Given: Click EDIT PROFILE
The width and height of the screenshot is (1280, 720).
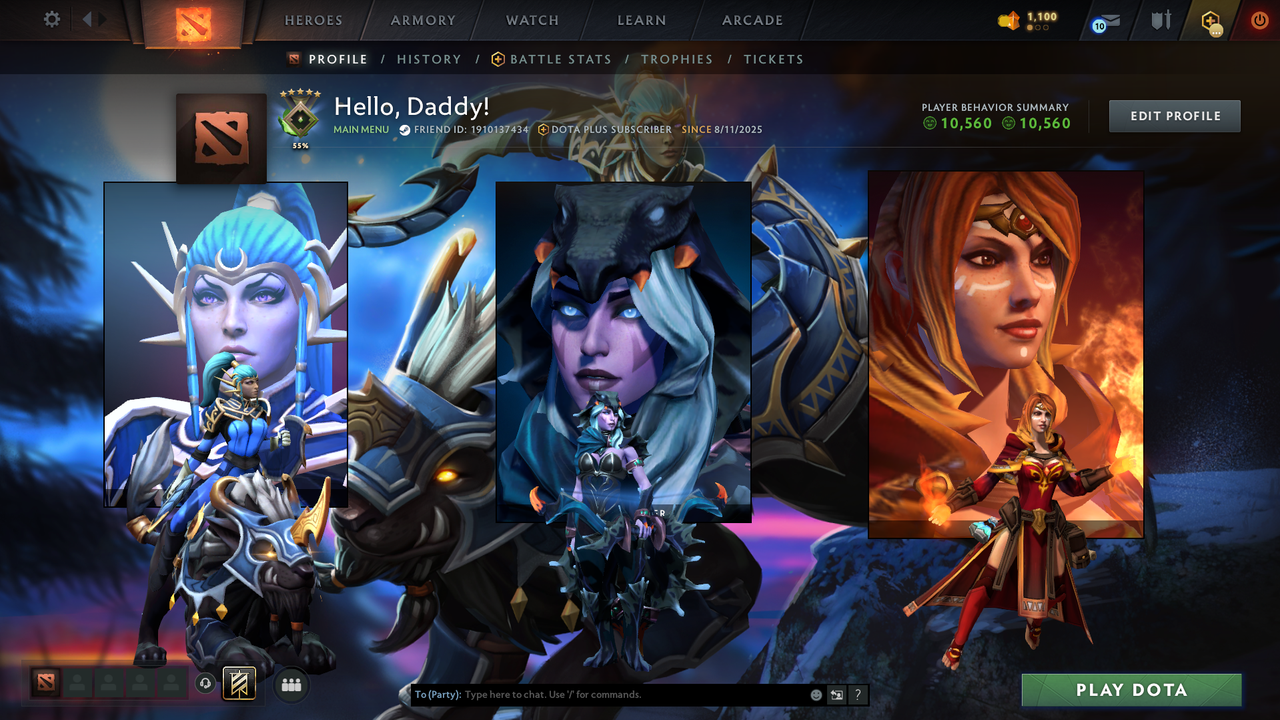Looking at the screenshot, I should point(1174,116).
